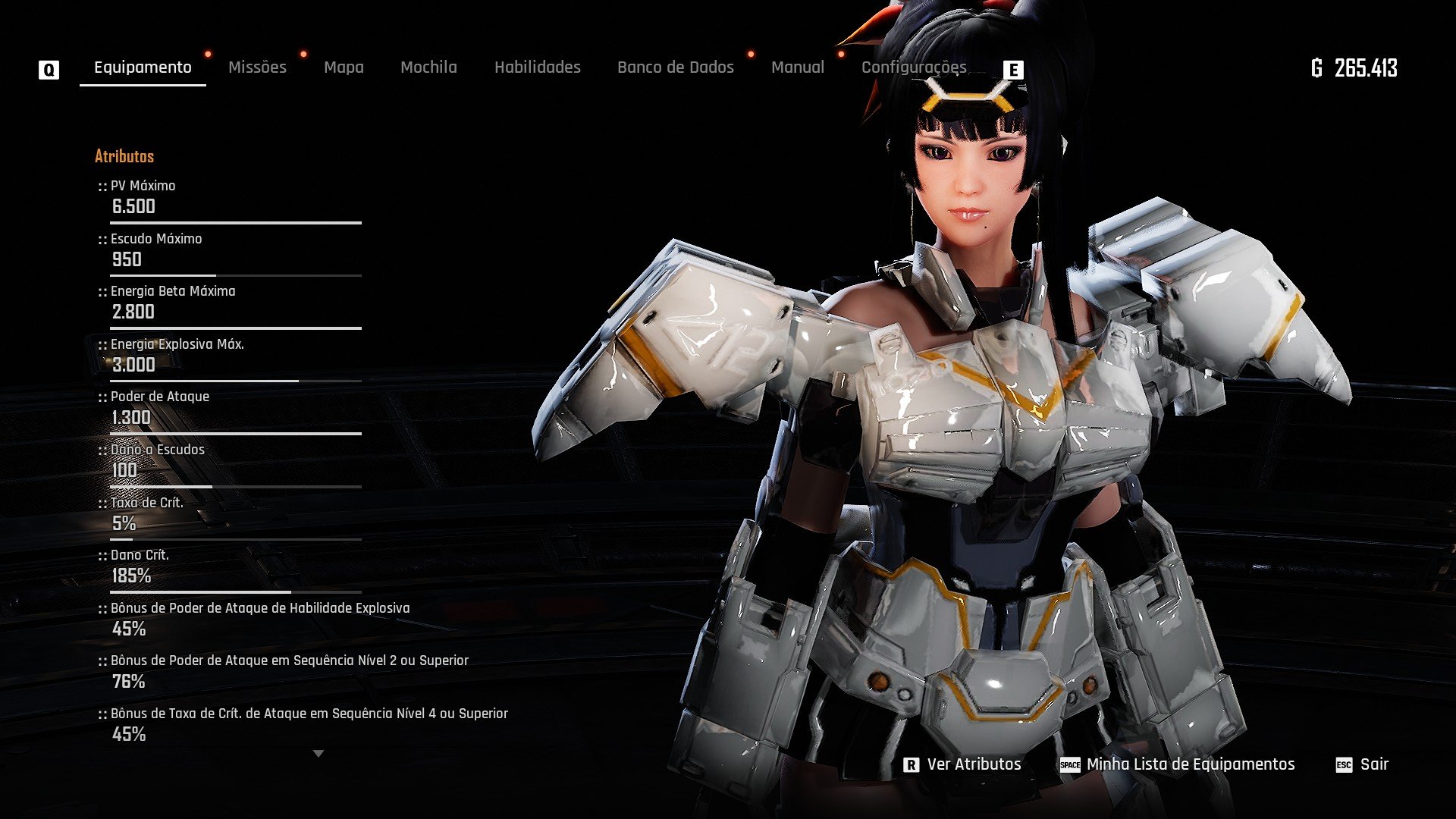
Task: Click the down arrow below the attributes list
Action: point(318,754)
